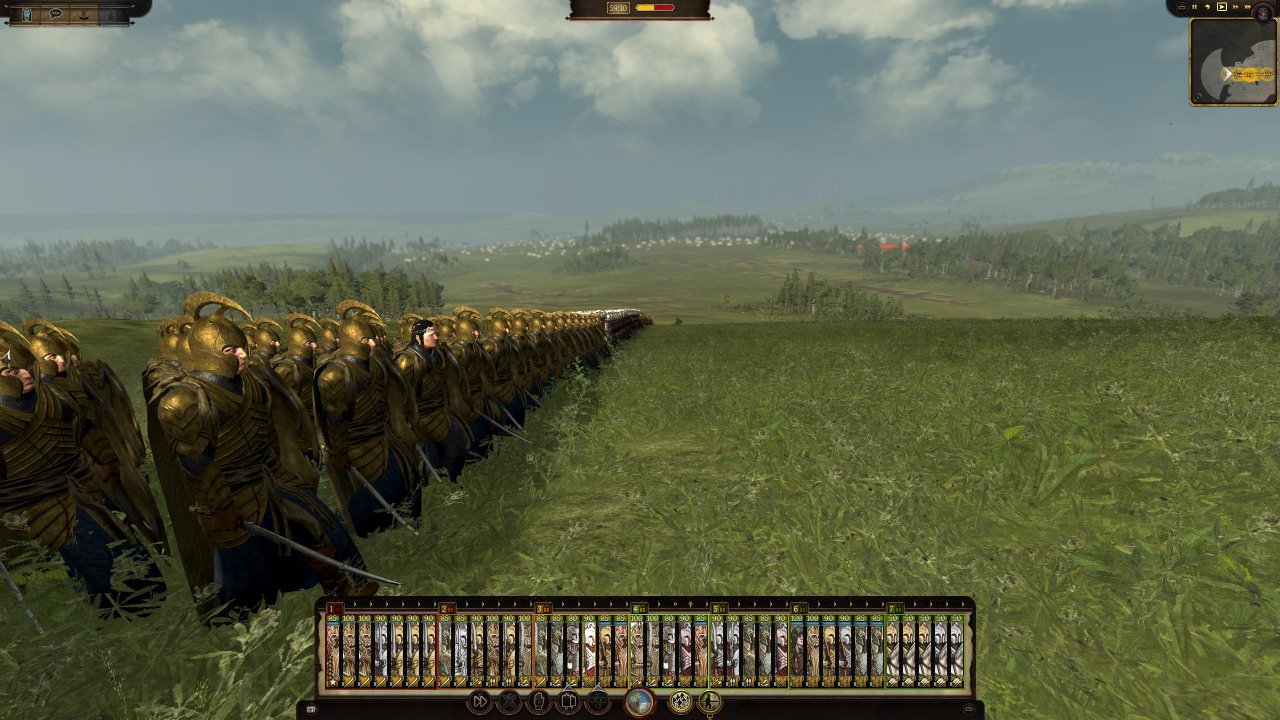Collapse unit group 2 header

point(444,607)
